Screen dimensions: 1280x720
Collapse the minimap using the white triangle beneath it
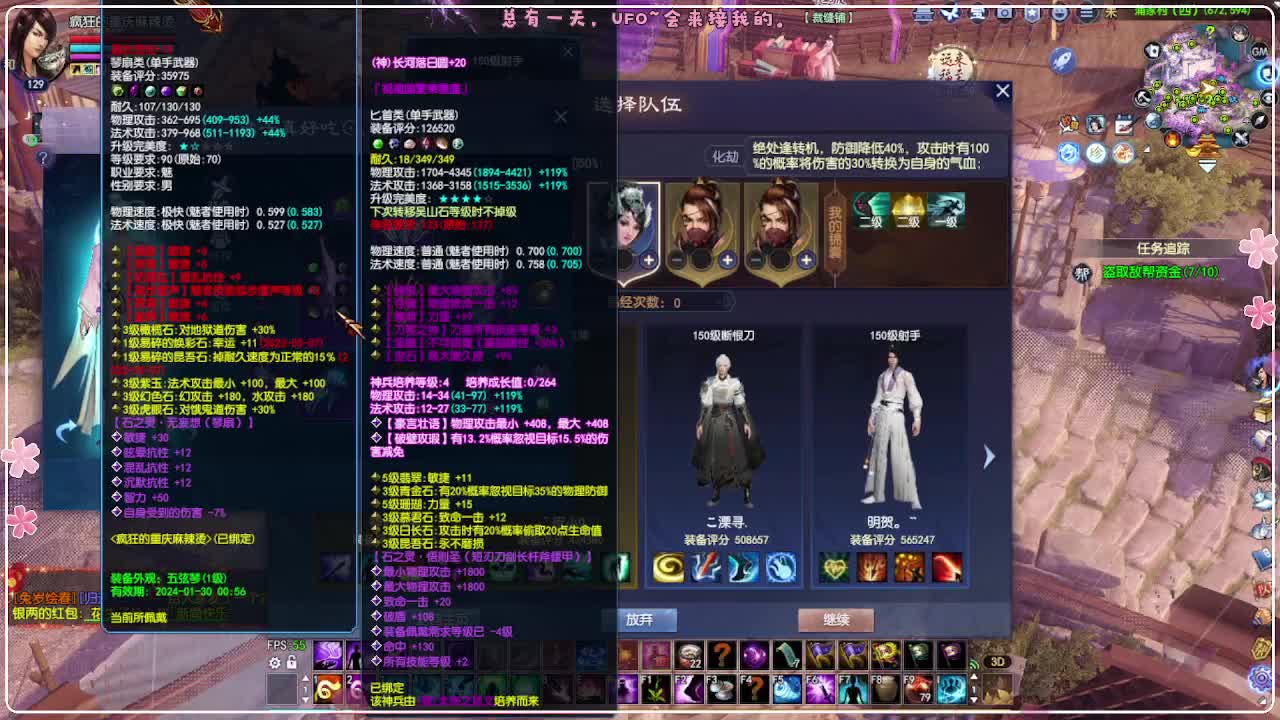coord(1206,164)
